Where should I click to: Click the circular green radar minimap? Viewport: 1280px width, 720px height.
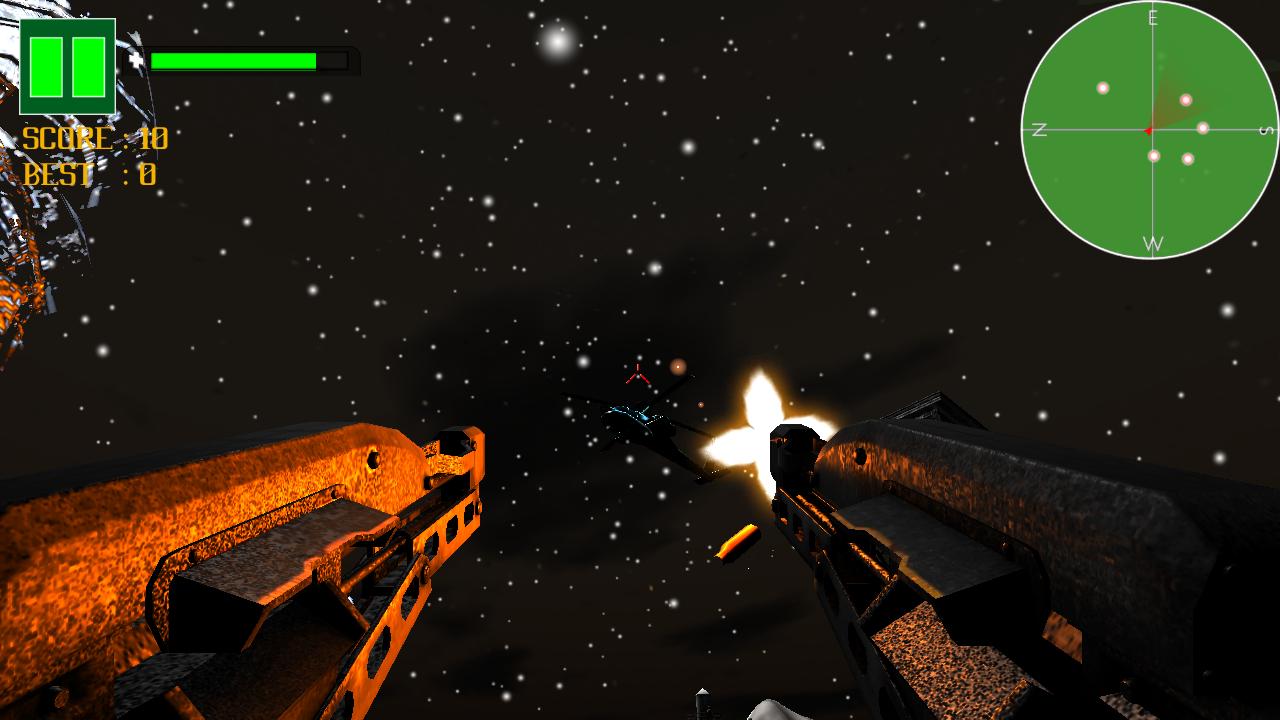1150,130
